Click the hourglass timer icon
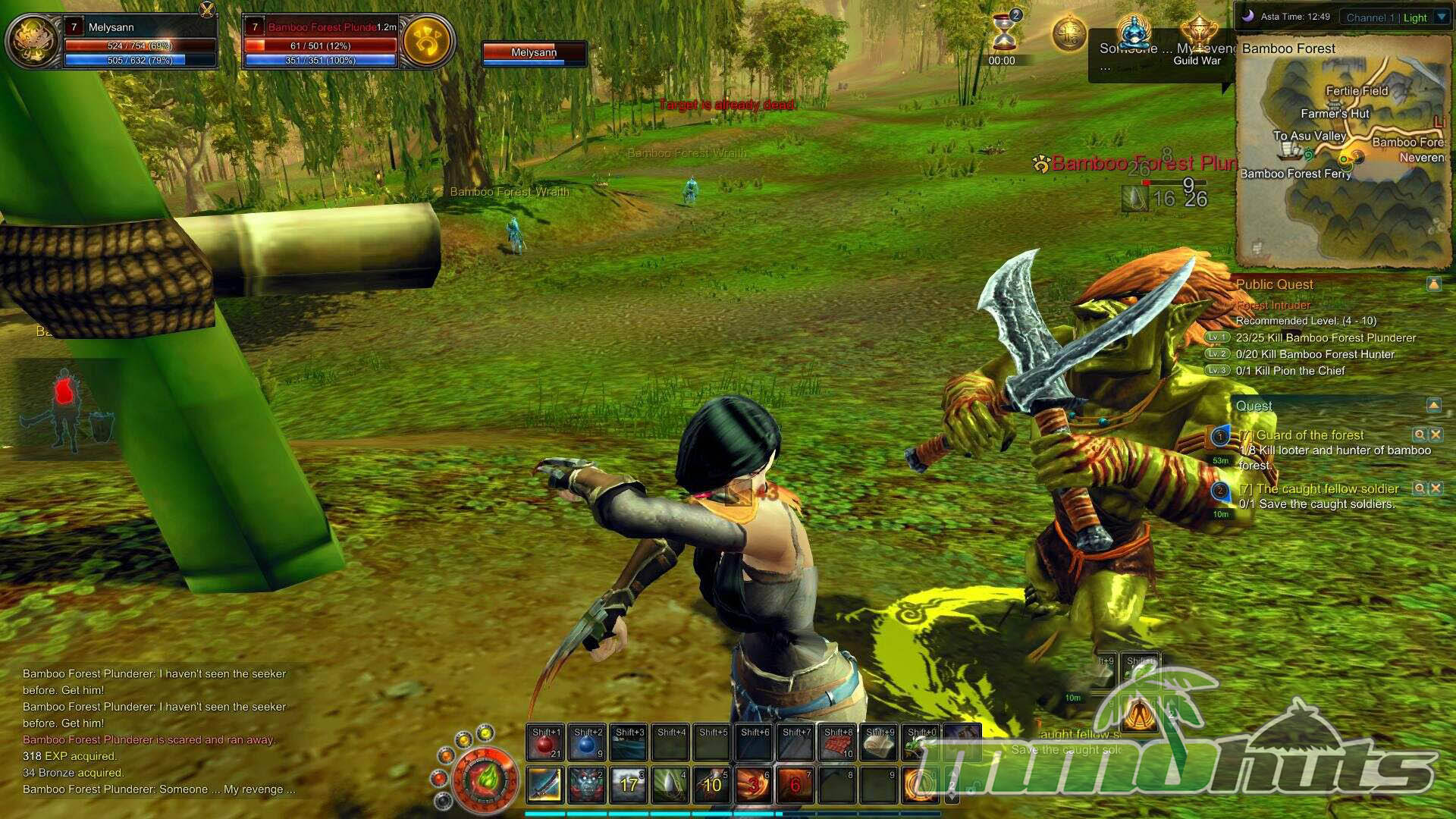 tap(1004, 33)
